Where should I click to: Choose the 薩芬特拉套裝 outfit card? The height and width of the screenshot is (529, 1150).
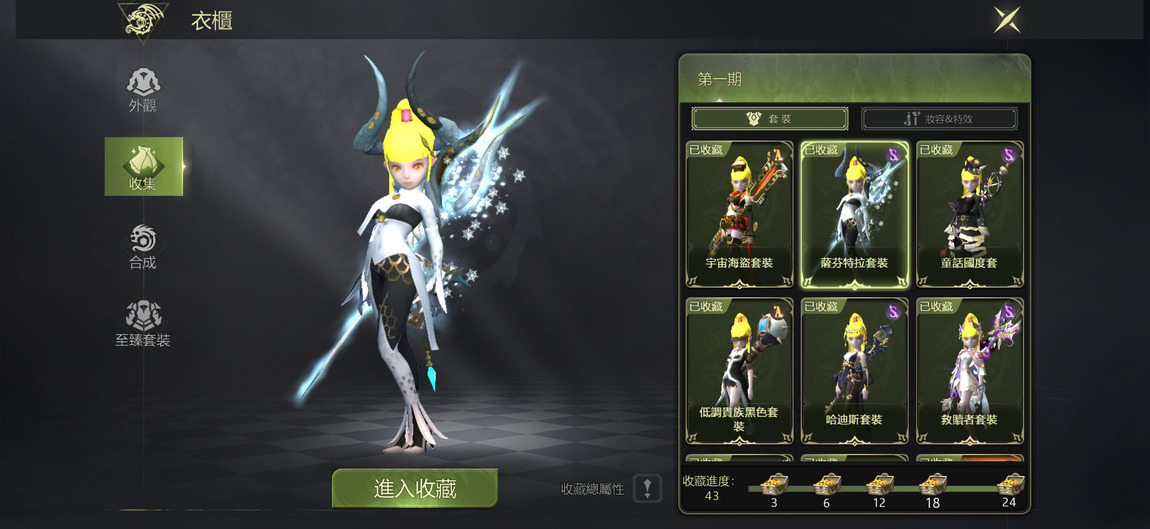point(854,214)
